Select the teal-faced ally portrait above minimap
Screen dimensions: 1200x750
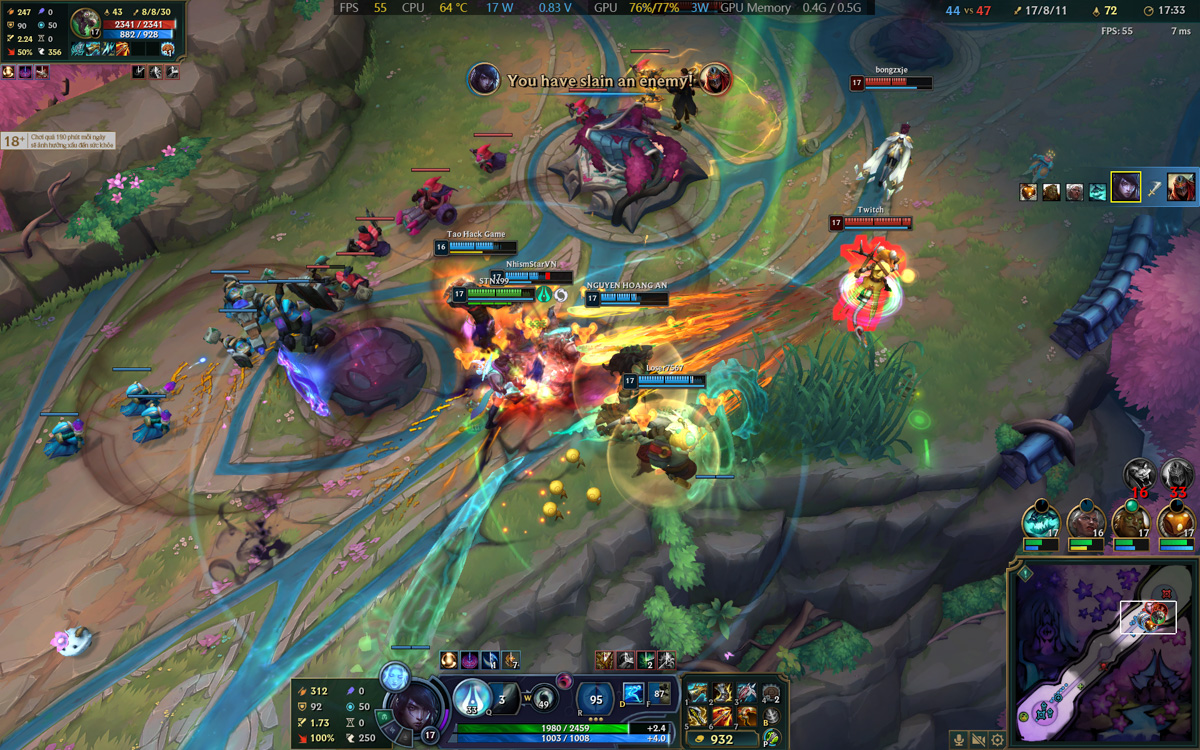pos(1040,521)
